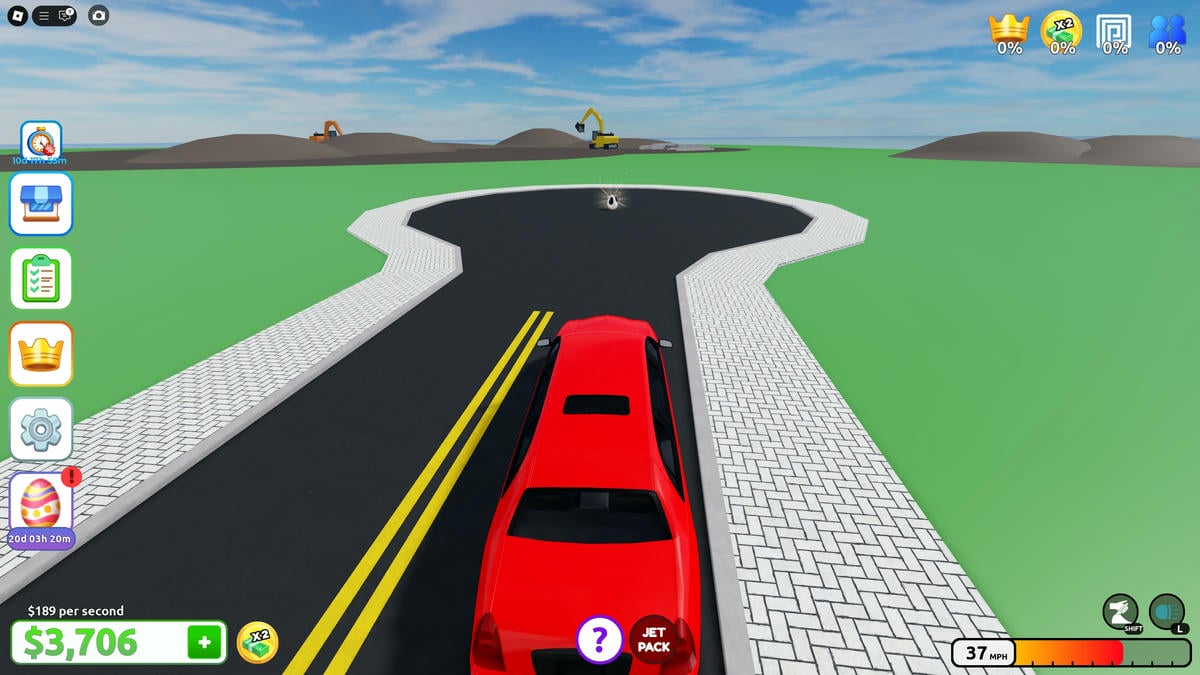The image size is (1200, 675).
Task: Open the gold crown VIP menu
Action: [41, 354]
